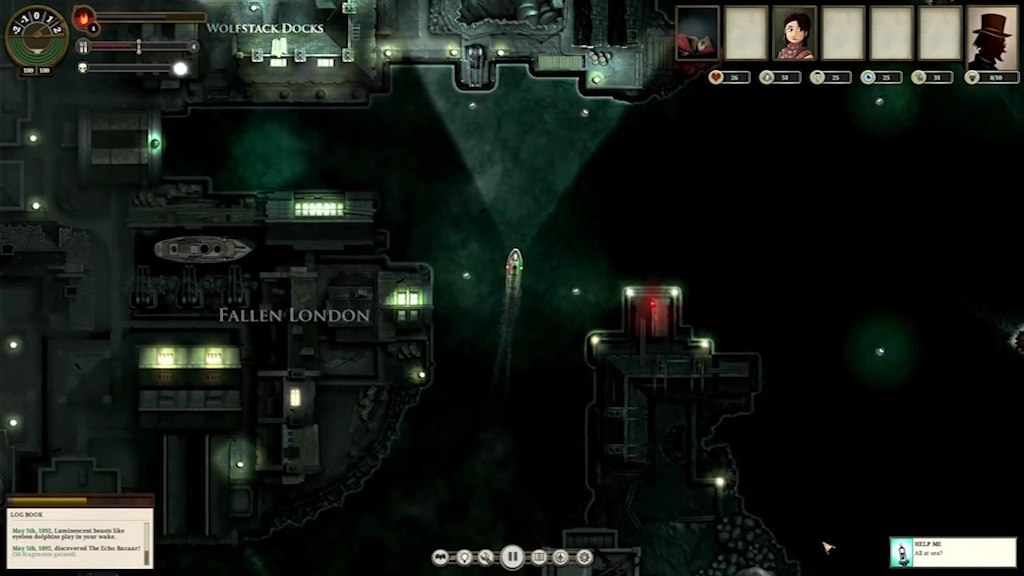Toggle the ship's lamp with the lightbulb icon

(463, 557)
